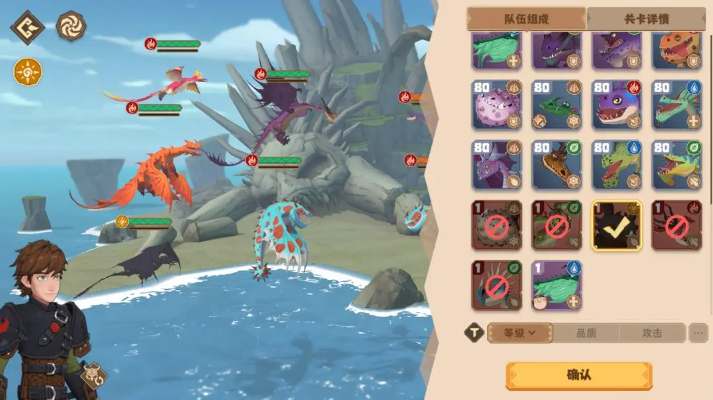Open the 等级 sort dropdown
This screenshot has width=713, height=400.
[520, 332]
